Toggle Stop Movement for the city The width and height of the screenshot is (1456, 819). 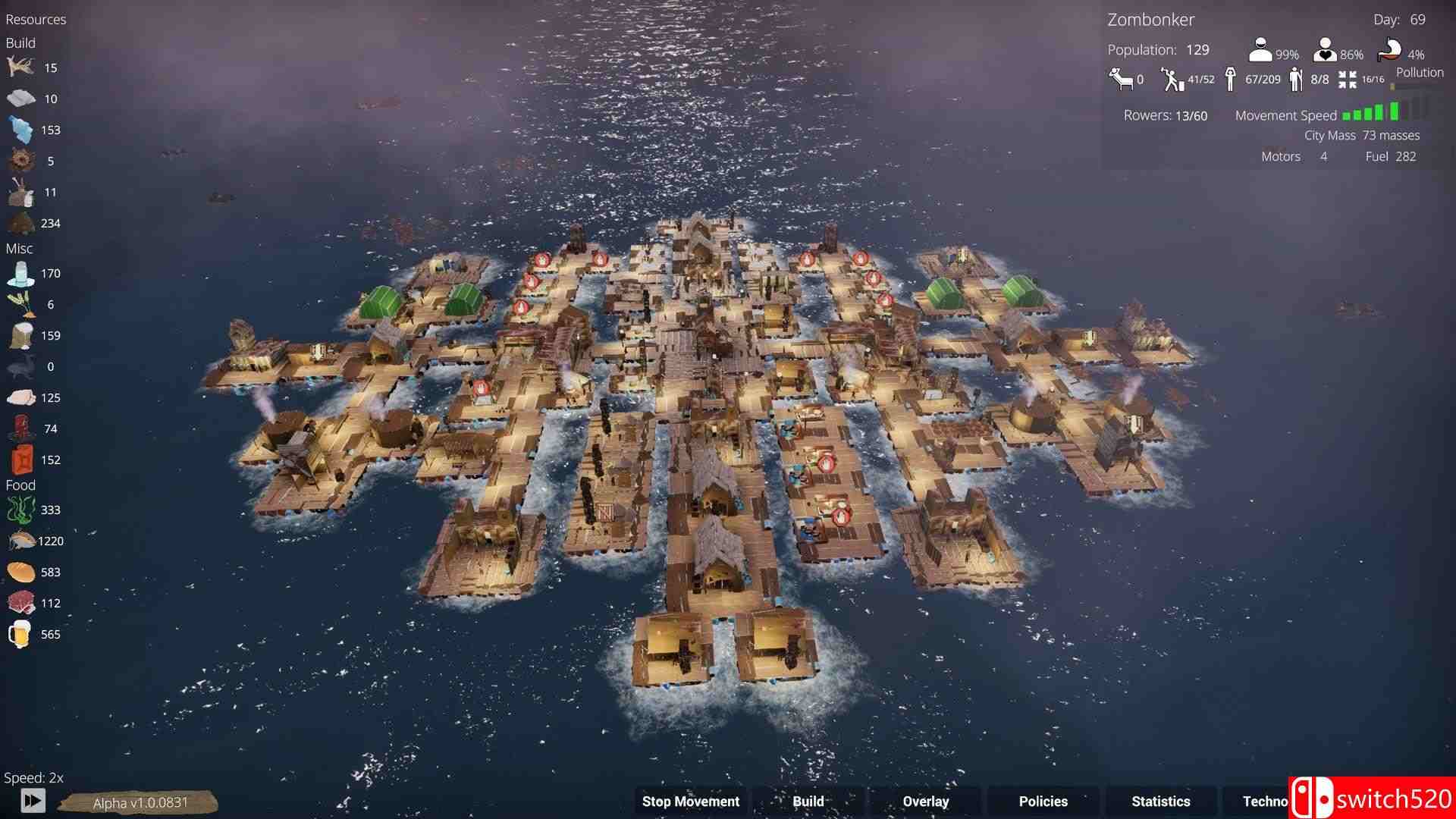tap(691, 801)
